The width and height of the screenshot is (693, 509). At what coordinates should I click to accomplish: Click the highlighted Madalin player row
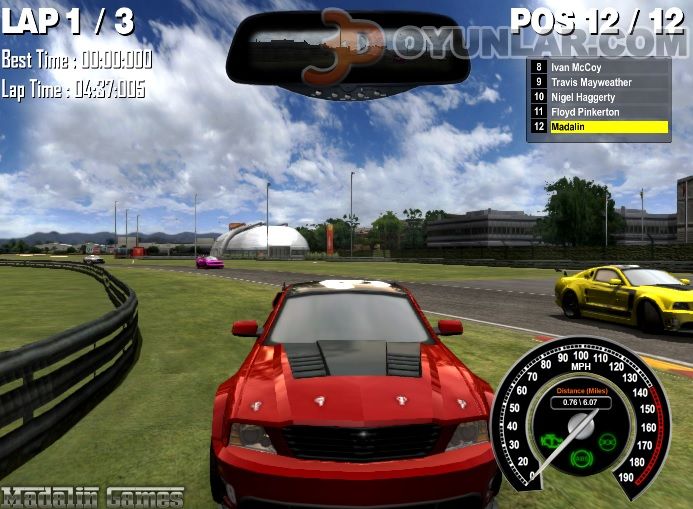coord(598,127)
